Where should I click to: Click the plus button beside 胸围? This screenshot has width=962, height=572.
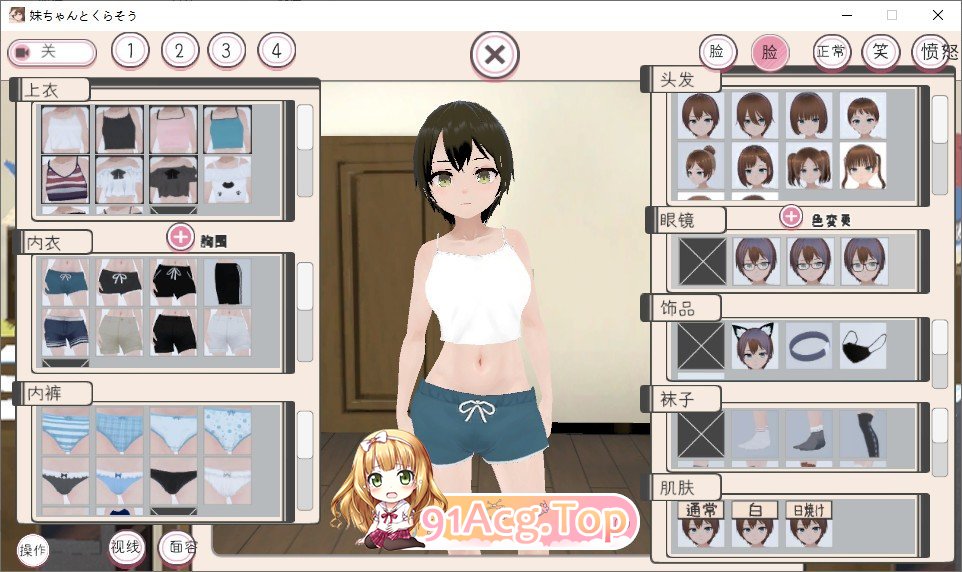[180, 237]
